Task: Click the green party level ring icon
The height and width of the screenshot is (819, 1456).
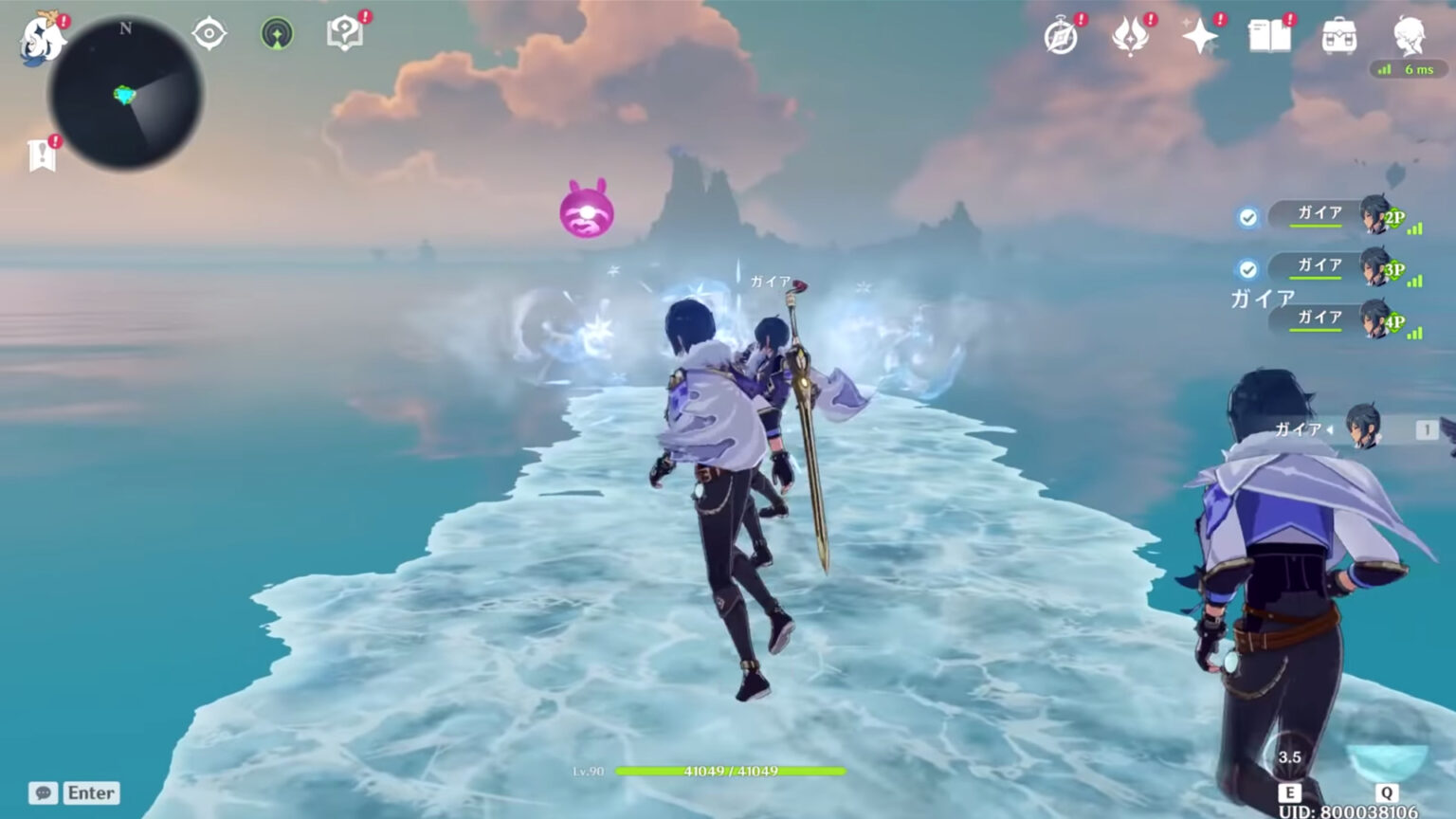Action: [x=275, y=33]
